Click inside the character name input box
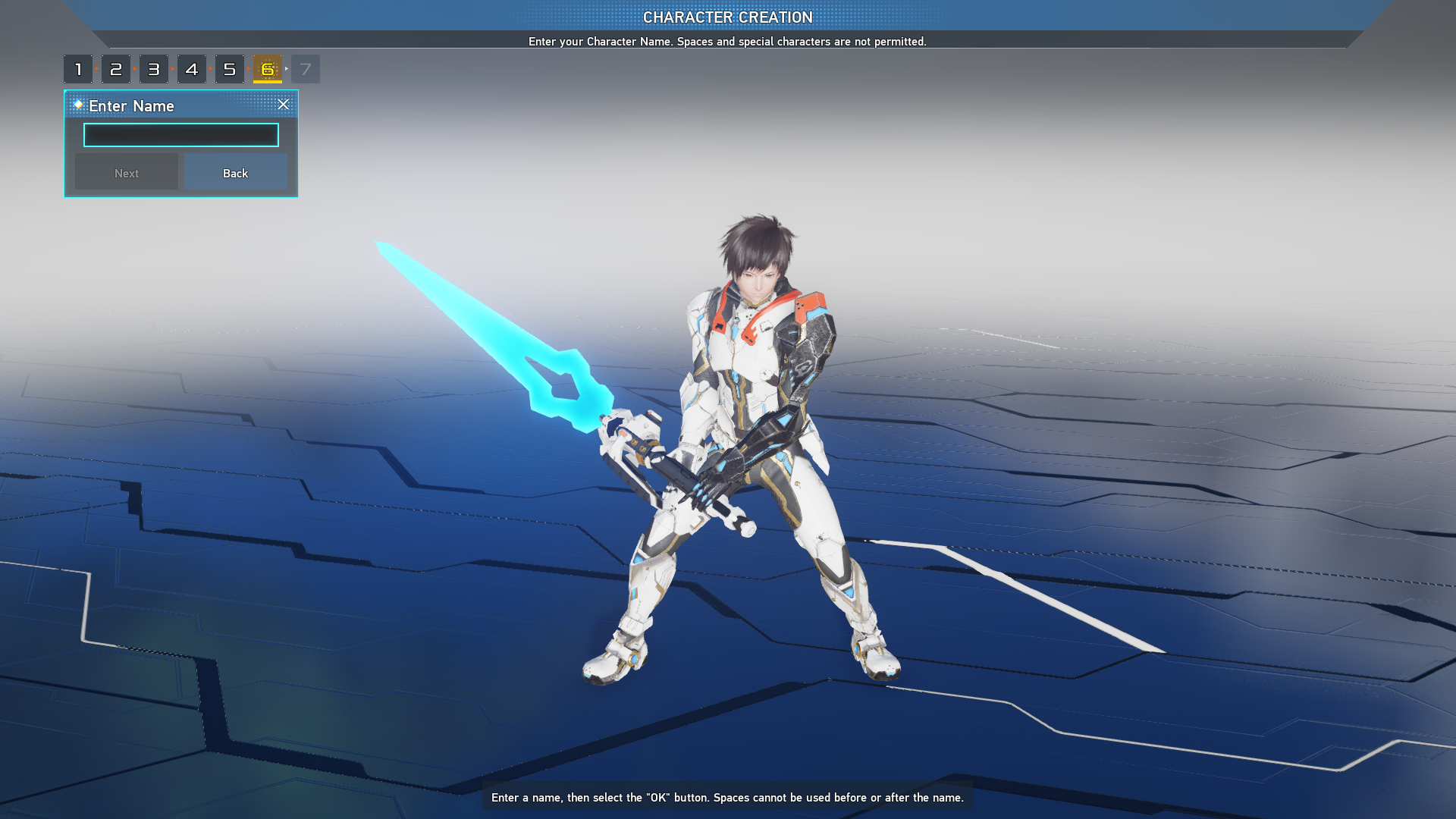Viewport: 1456px width, 819px height. click(x=180, y=135)
